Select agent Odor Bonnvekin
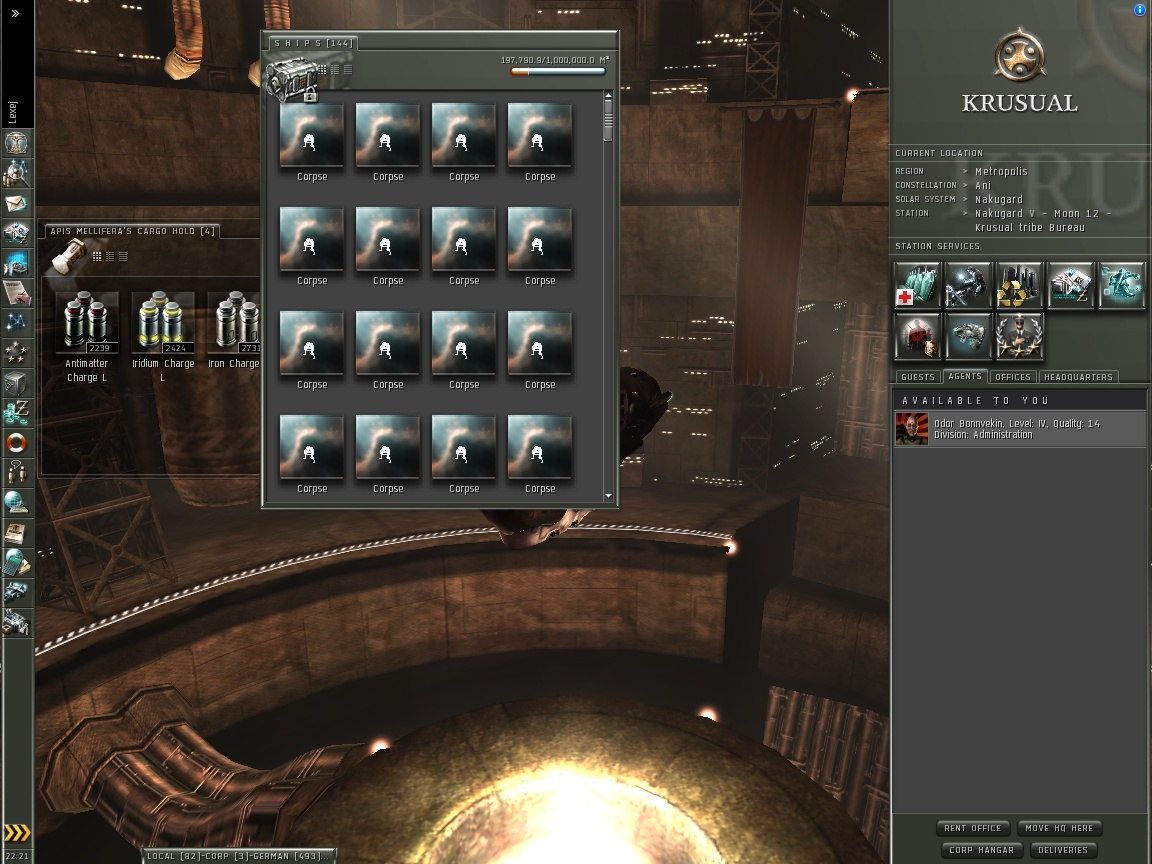This screenshot has height=864, width=1152. 1018,429
